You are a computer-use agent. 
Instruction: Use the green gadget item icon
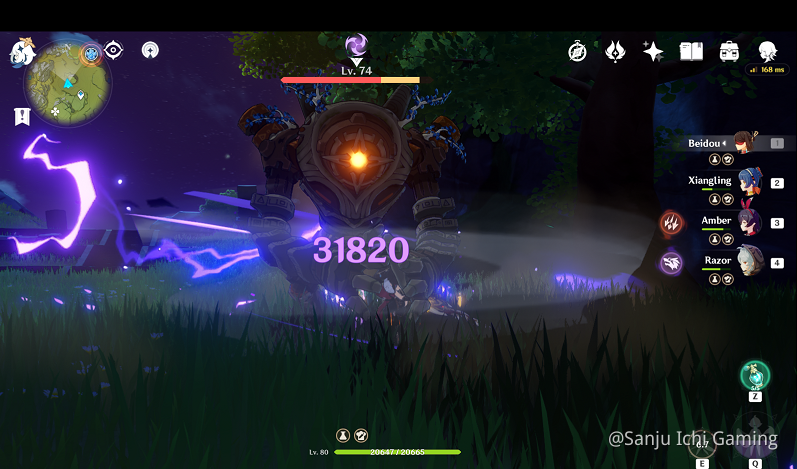point(754,376)
